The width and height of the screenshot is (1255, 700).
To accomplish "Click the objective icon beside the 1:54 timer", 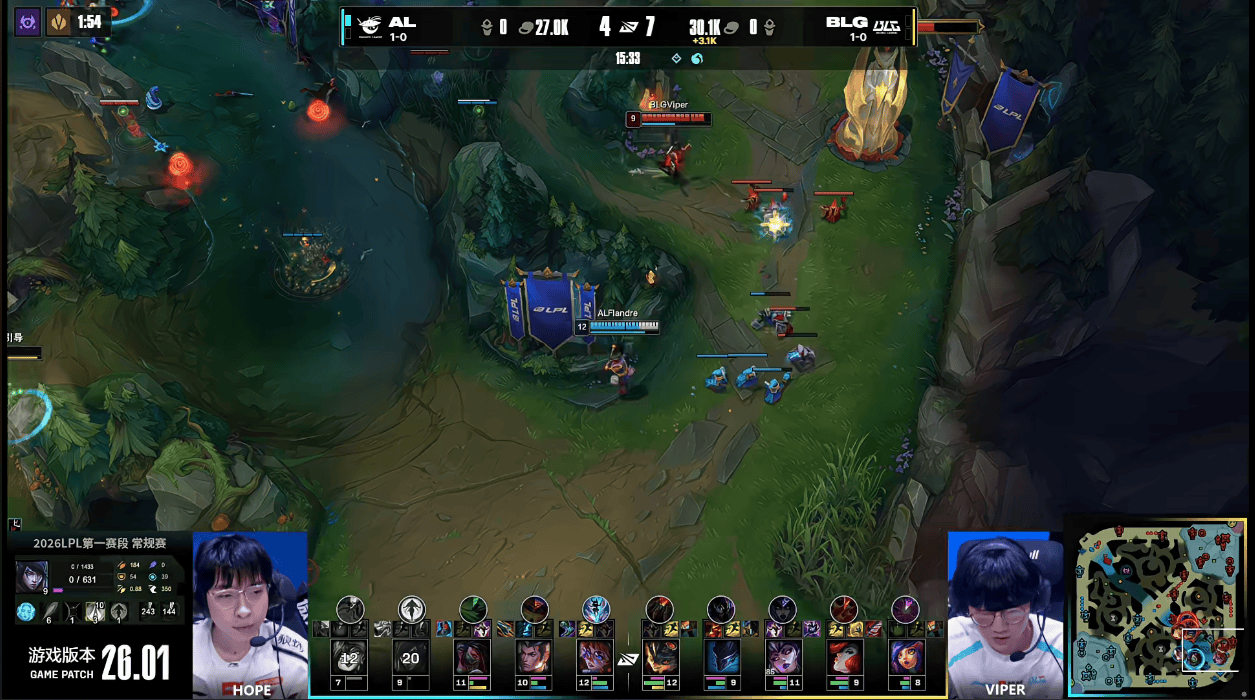I will pyautogui.click(x=59, y=21).
